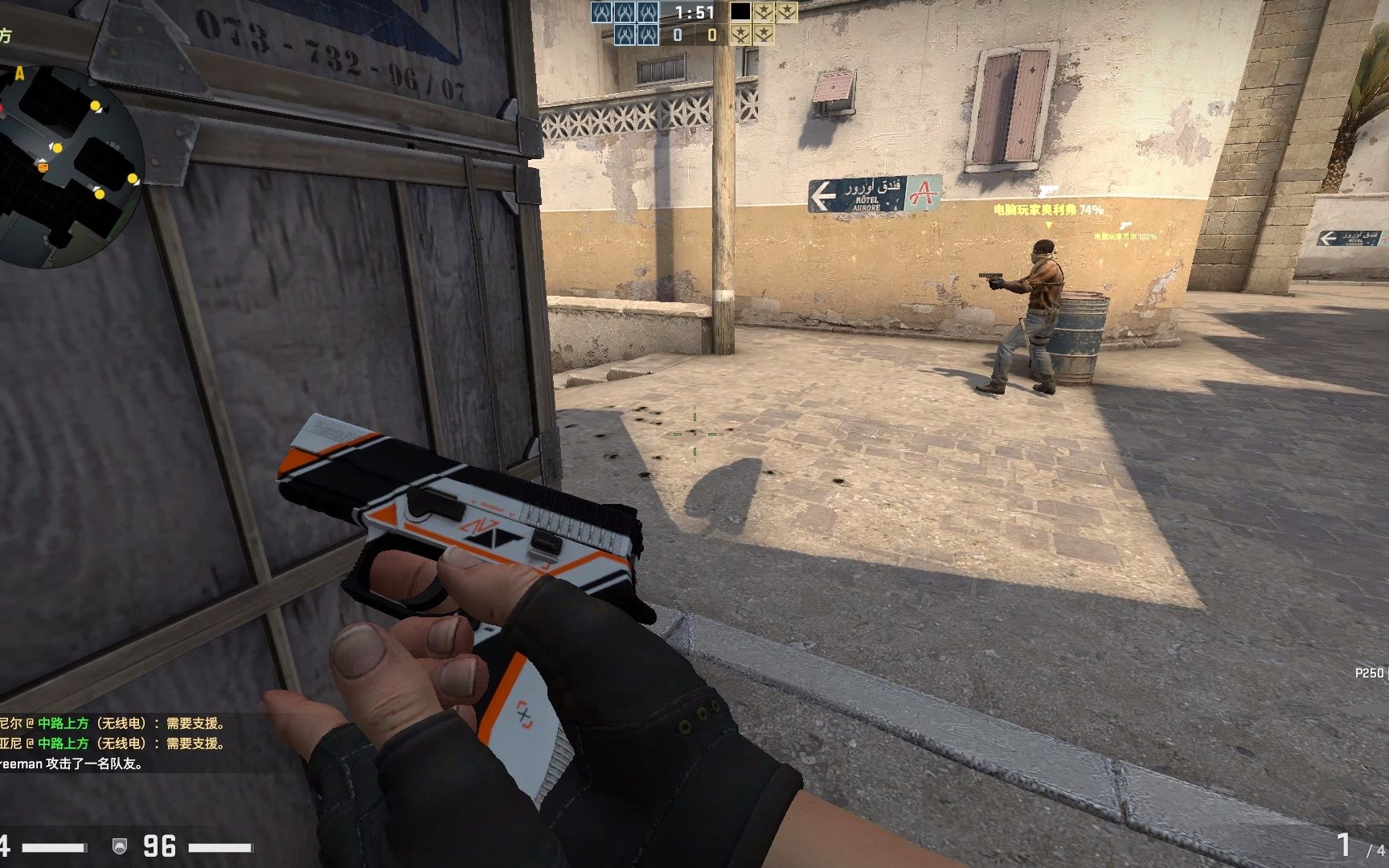Image resolution: width=1389 pixels, height=868 pixels.
Task: Select the first CT player avatar on scoreboard
Action: point(601,13)
